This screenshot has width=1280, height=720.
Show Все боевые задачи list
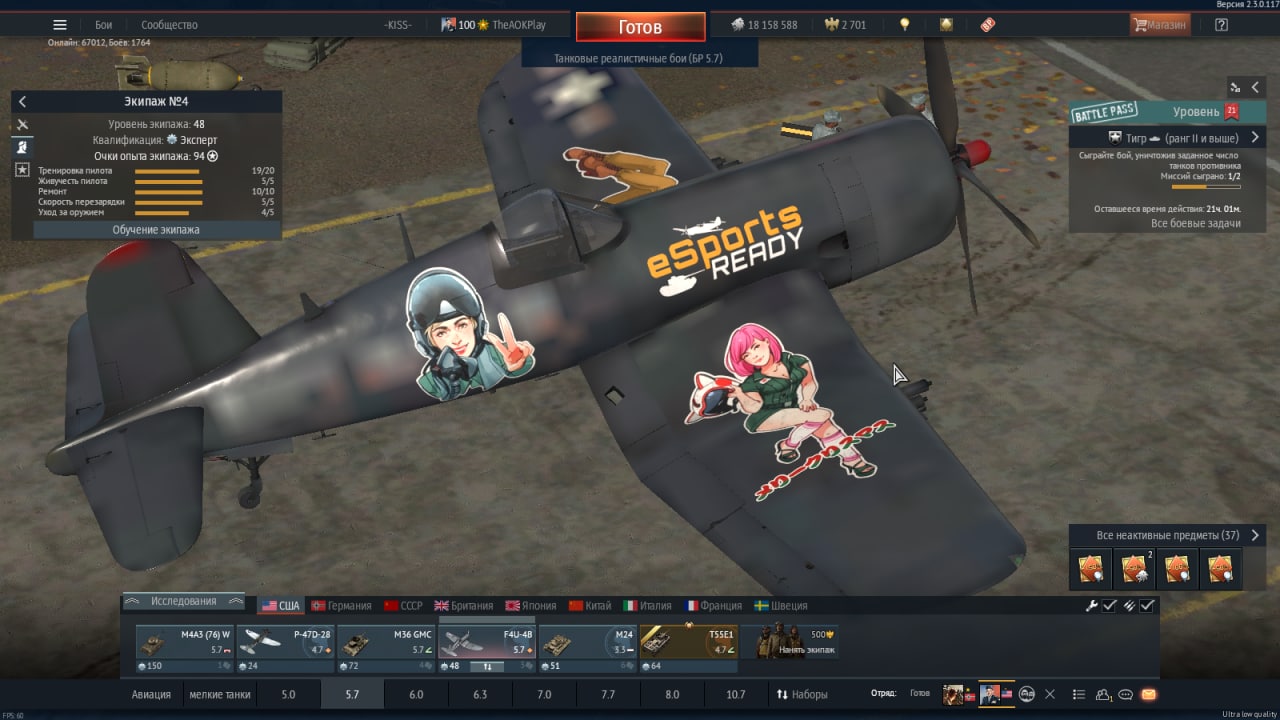1195,223
